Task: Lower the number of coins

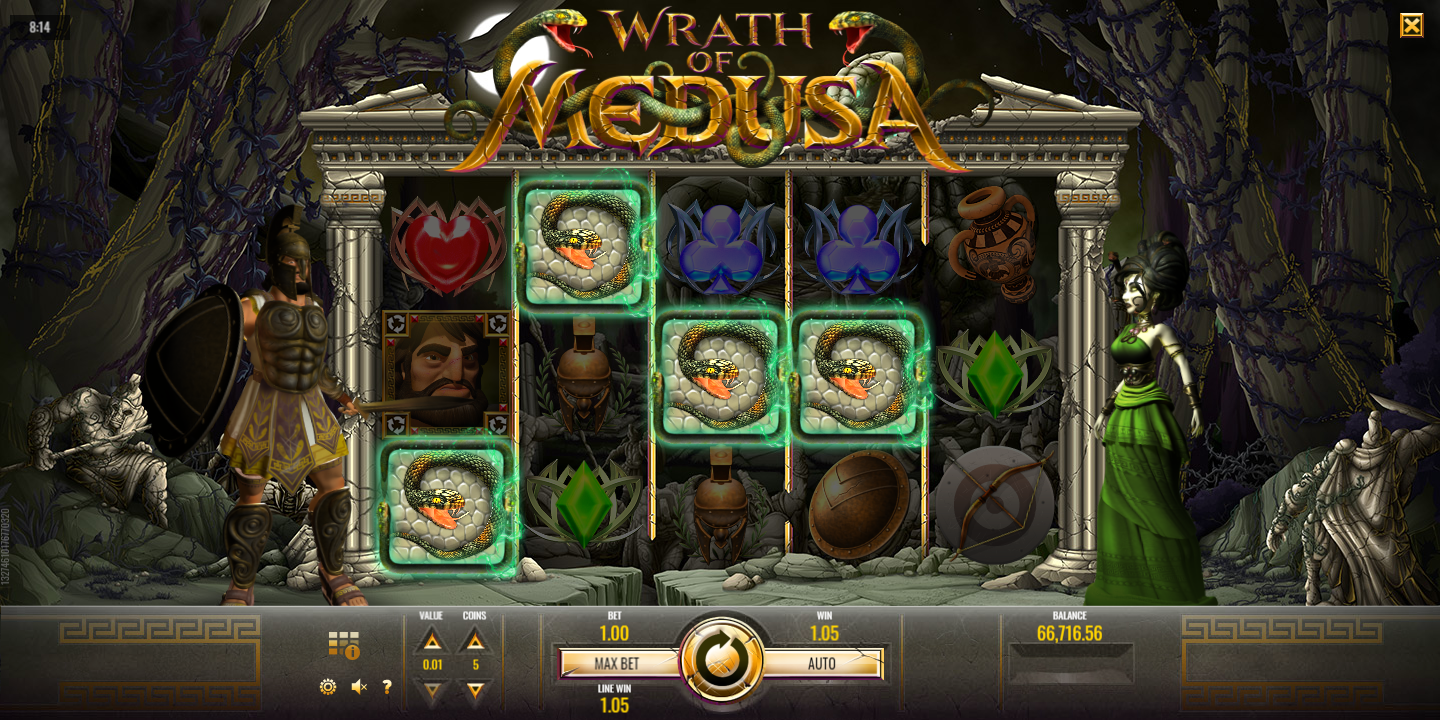Action: coord(475,689)
